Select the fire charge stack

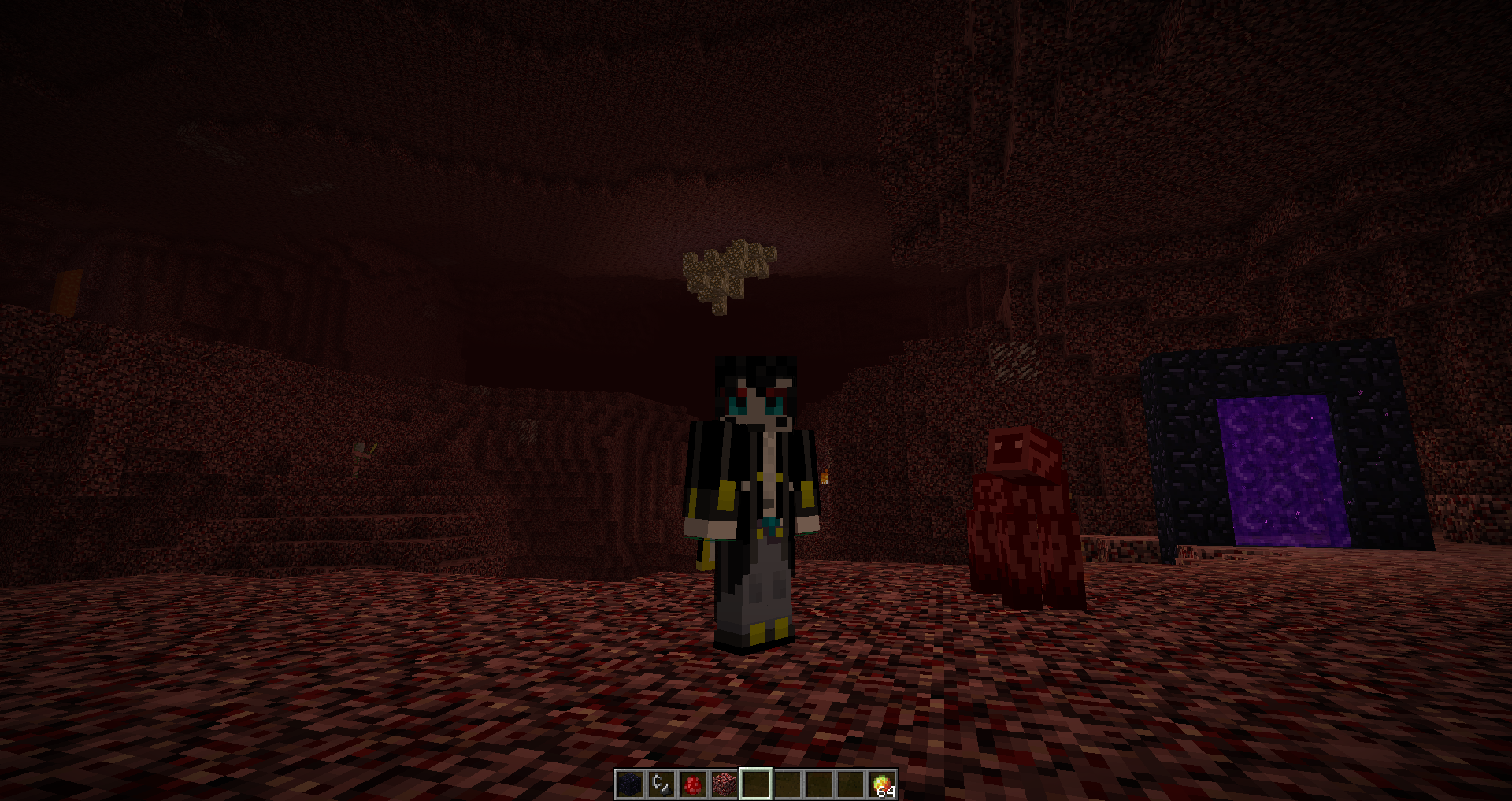pos(880,785)
